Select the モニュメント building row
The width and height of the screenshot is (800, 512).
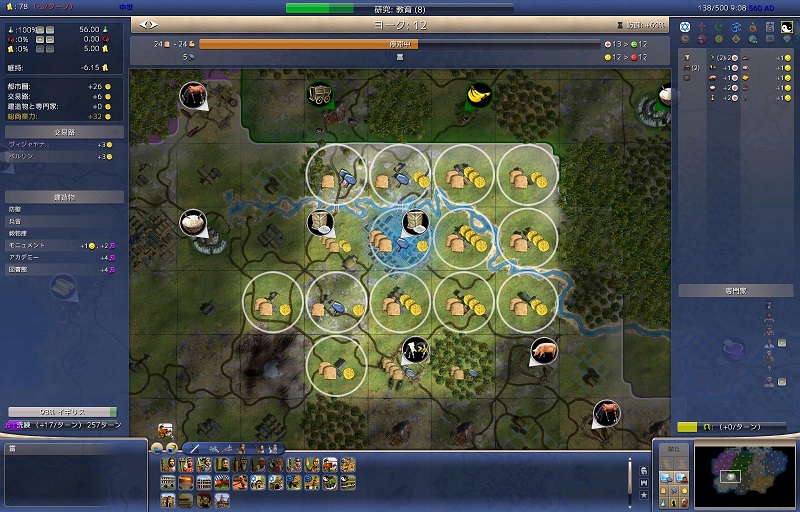click(x=62, y=244)
